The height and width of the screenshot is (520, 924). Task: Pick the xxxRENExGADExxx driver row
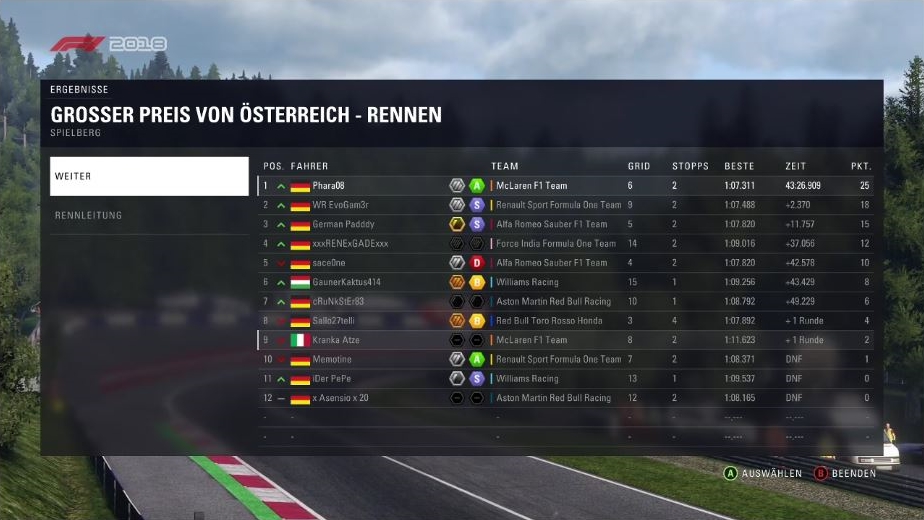point(566,243)
